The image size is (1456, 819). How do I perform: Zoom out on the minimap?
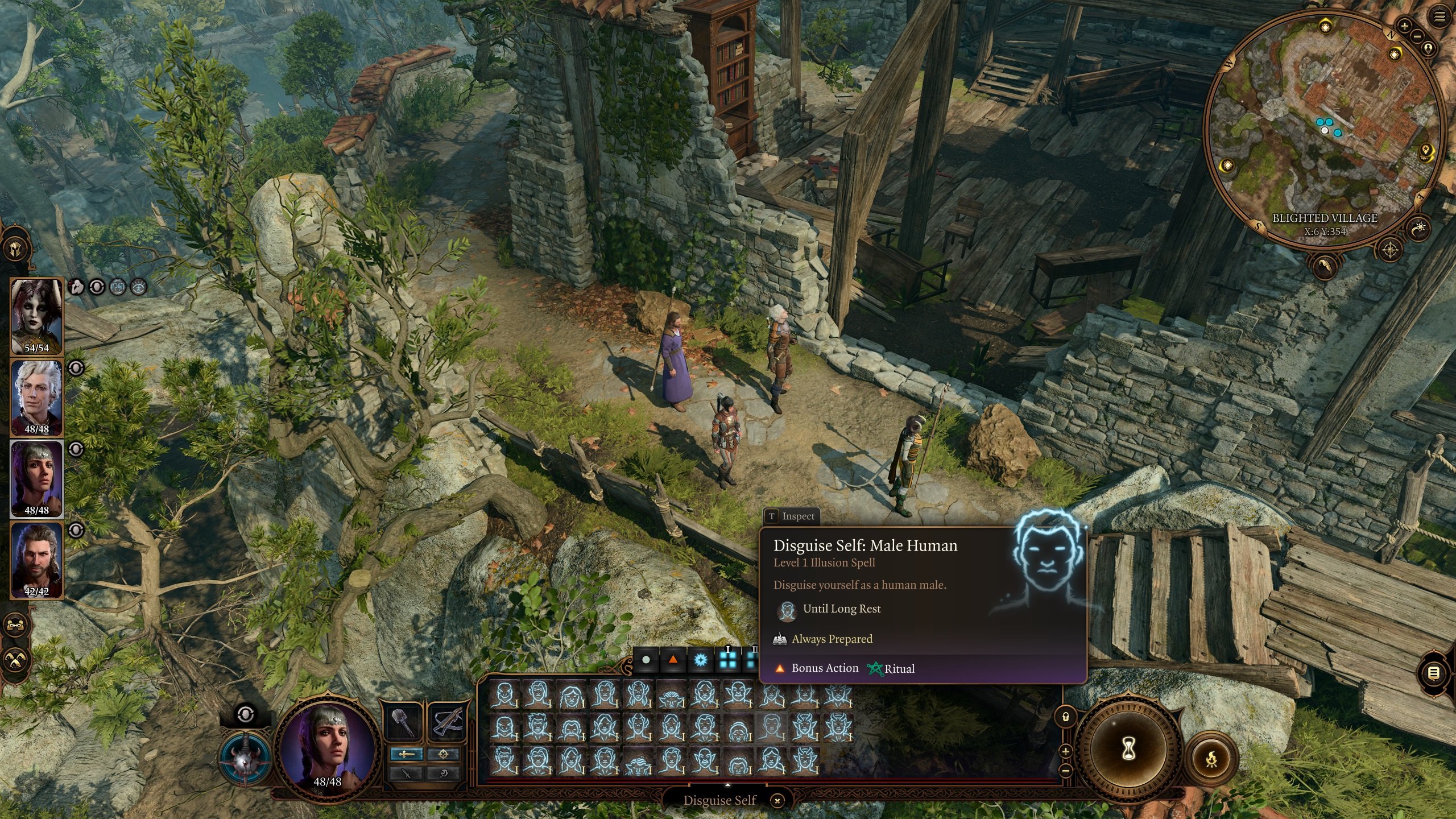(1416, 36)
